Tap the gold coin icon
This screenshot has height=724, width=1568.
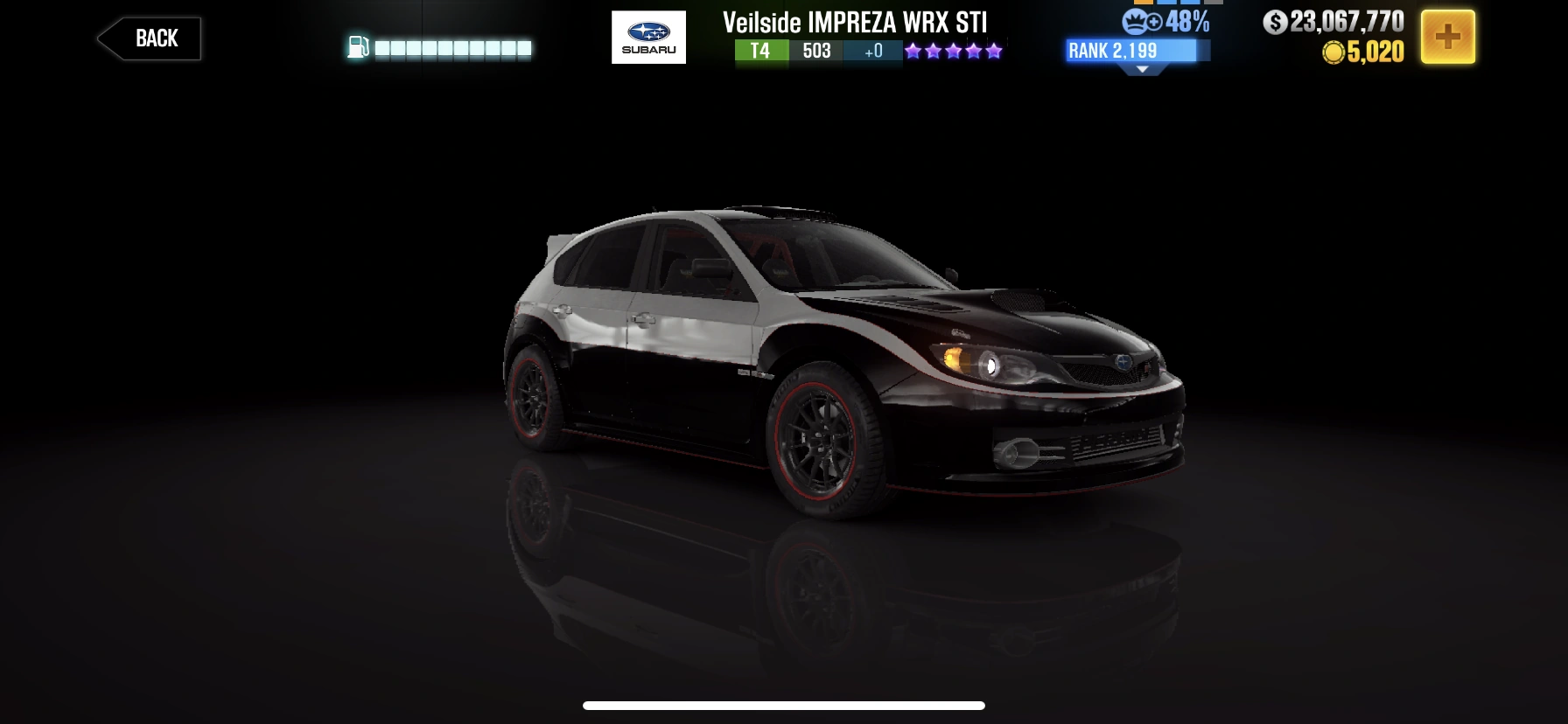[x=1333, y=52]
